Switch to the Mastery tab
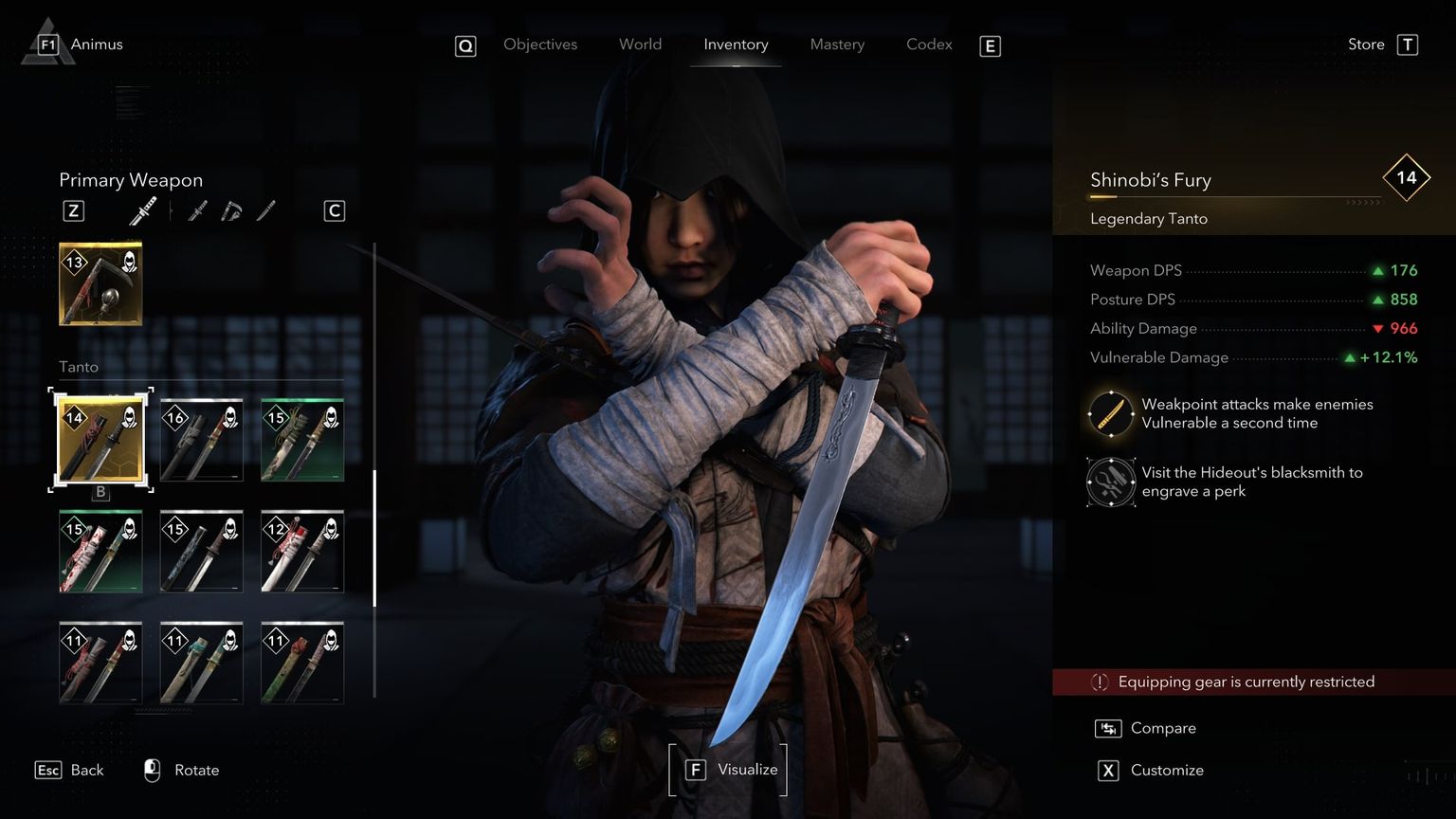The height and width of the screenshot is (819, 1456). tap(837, 44)
